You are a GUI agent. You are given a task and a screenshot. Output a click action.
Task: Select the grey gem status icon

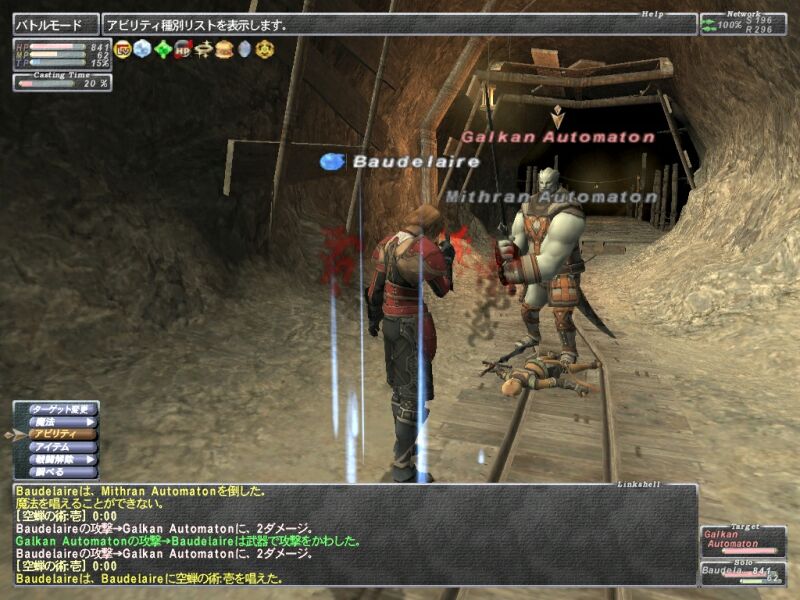coord(244,48)
